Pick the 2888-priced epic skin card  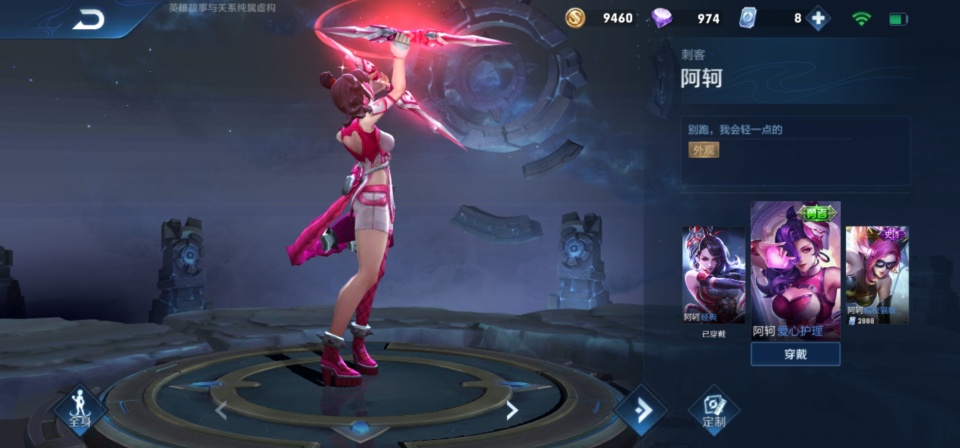pyautogui.click(x=877, y=274)
